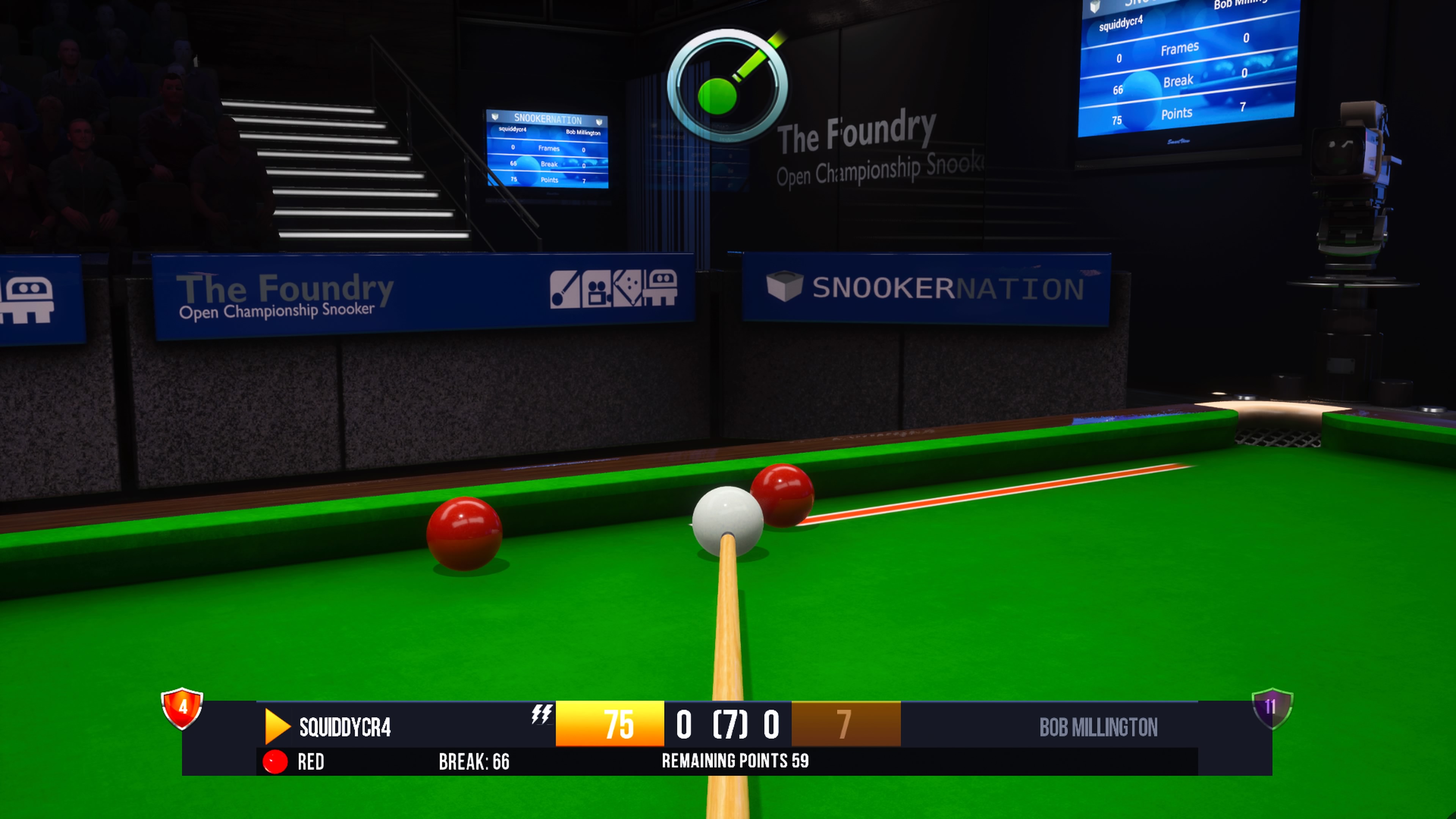1456x819 pixels.
Task: Click the Bob Millington opponent name panel
Action: (x=1098, y=727)
